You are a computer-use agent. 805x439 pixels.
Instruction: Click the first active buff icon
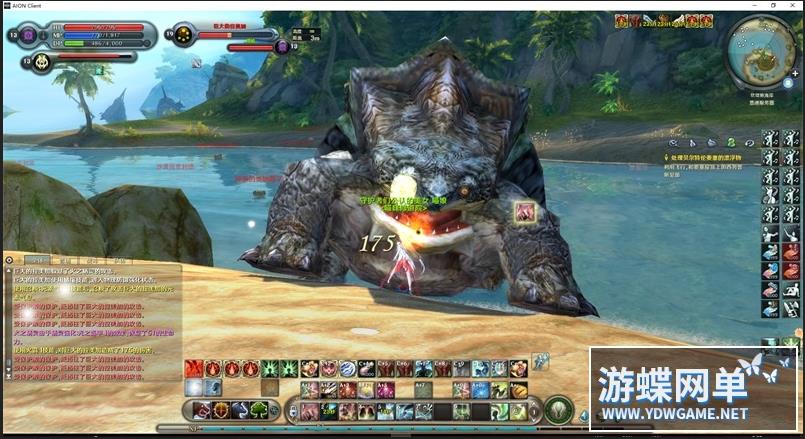[x=621, y=20]
